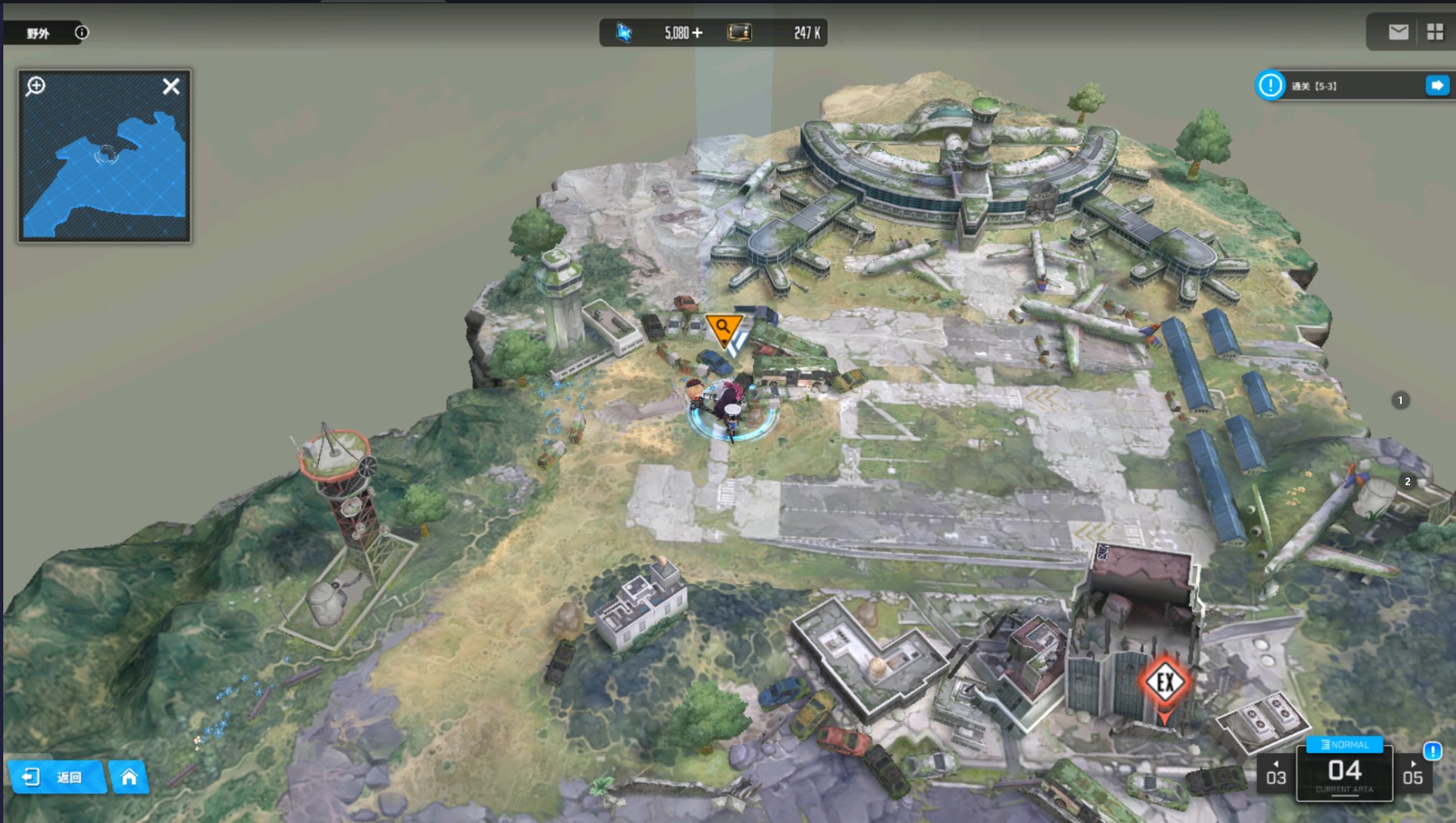The height and width of the screenshot is (823, 1456).
Task: Open the blue minimap view
Action: pyautogui.click(x=104, y=164)
